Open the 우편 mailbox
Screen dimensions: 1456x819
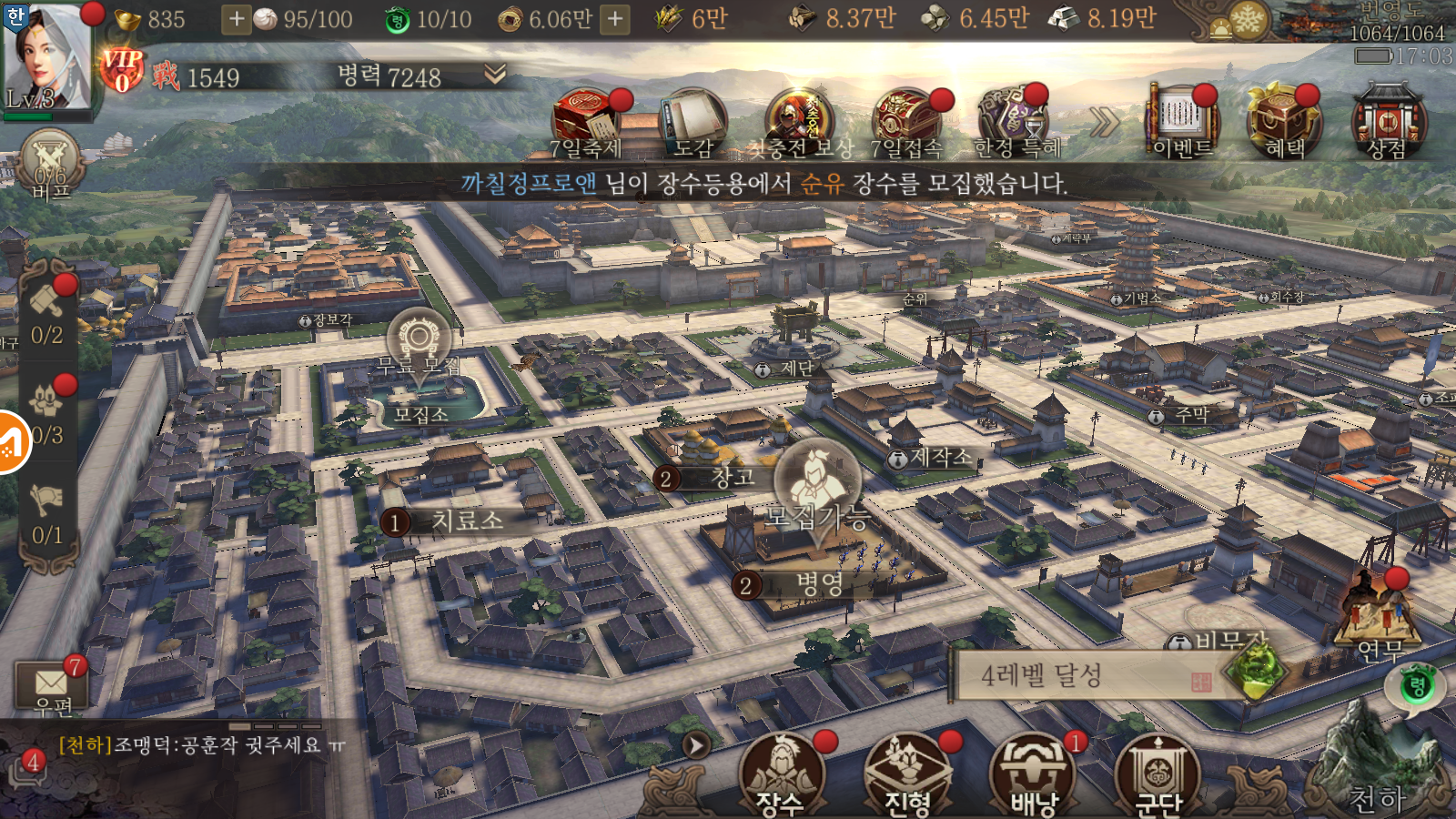coord(51,686)
